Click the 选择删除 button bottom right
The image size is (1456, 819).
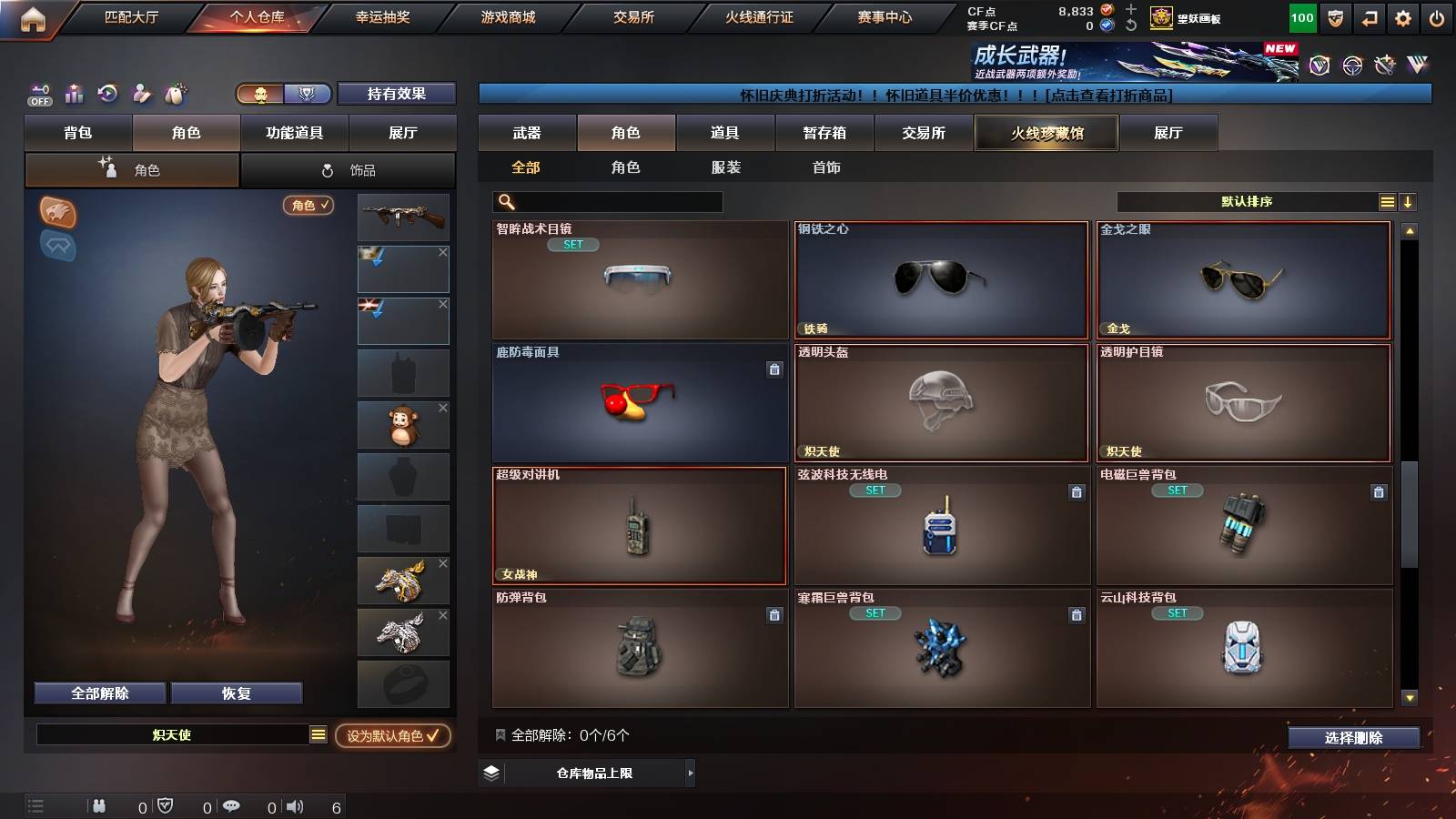[1354, 738]
